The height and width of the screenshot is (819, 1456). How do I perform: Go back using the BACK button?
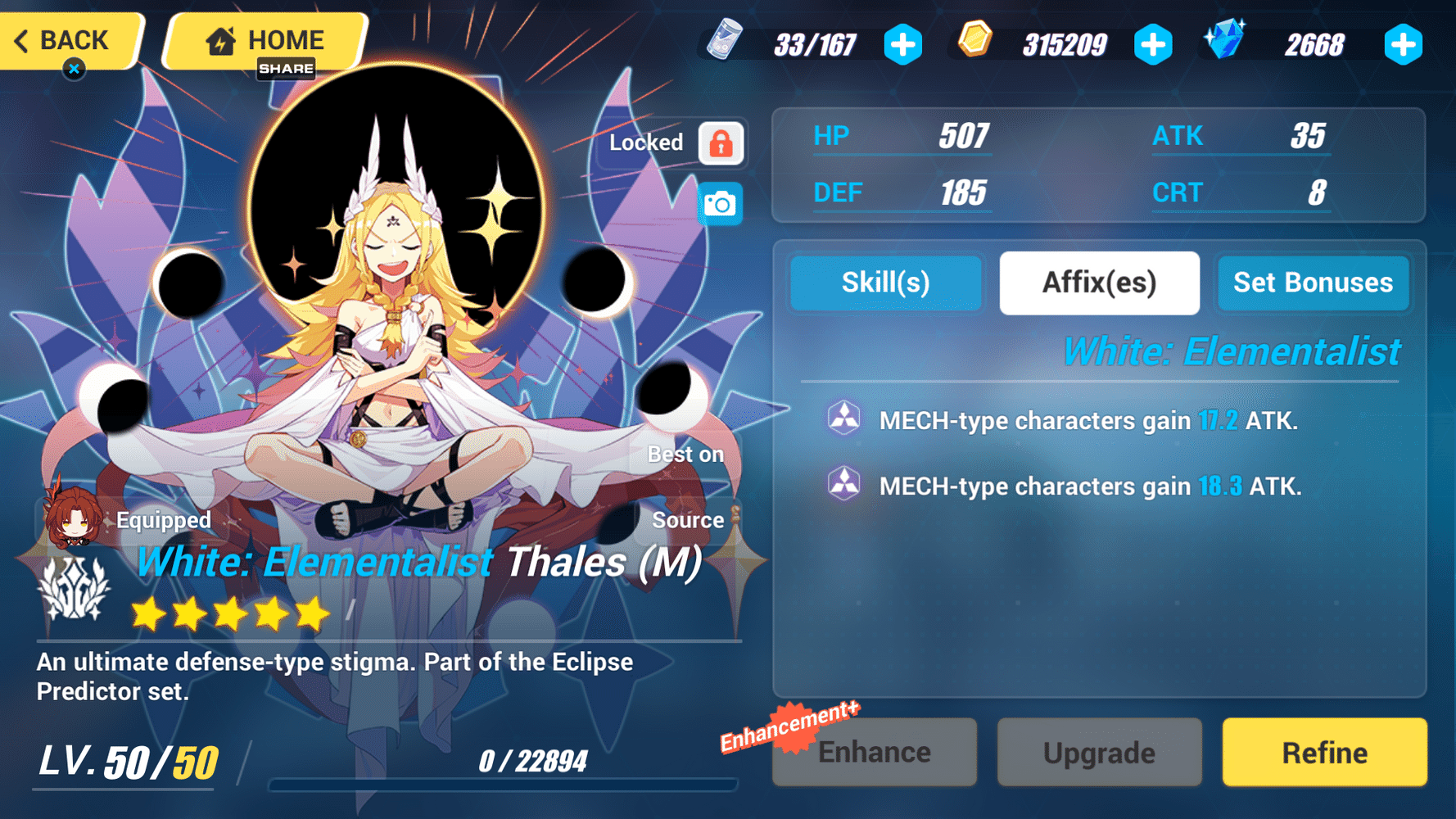66,40
